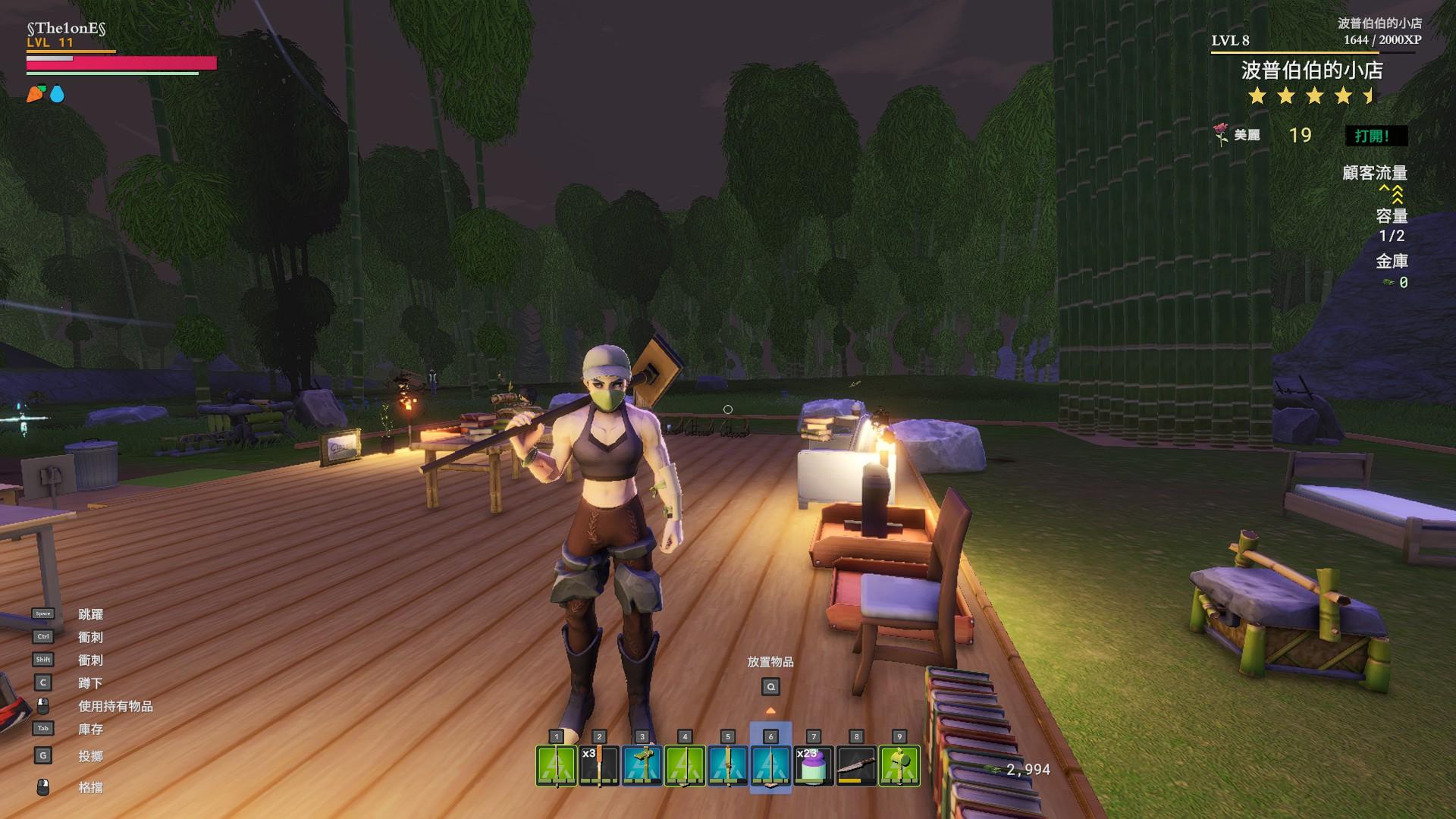Click the highlighted hotbar slot 6 item
The width and height of the screenshot is (1456, 819).
[x=770, y=765]
